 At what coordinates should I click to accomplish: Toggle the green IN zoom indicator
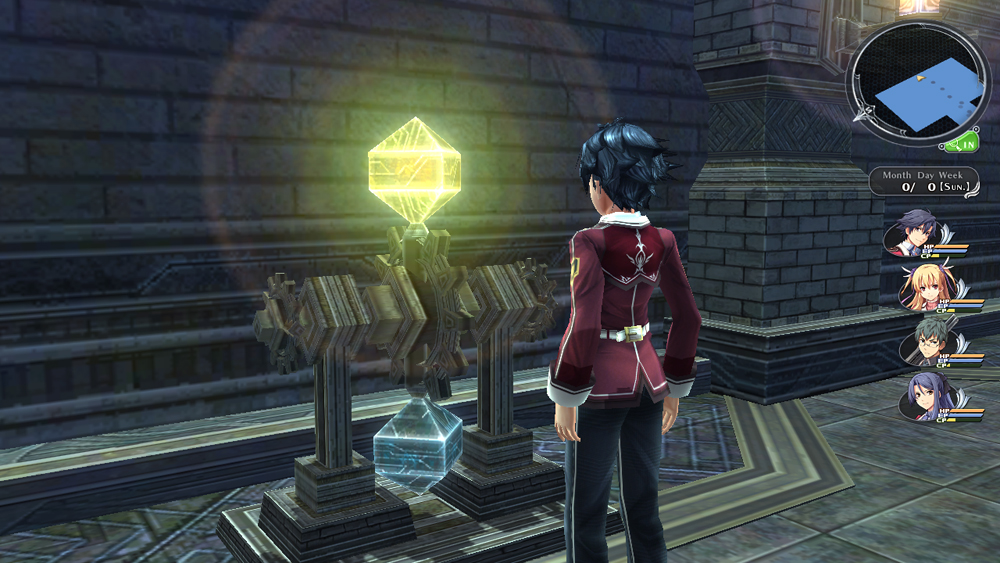click(963, 144)
